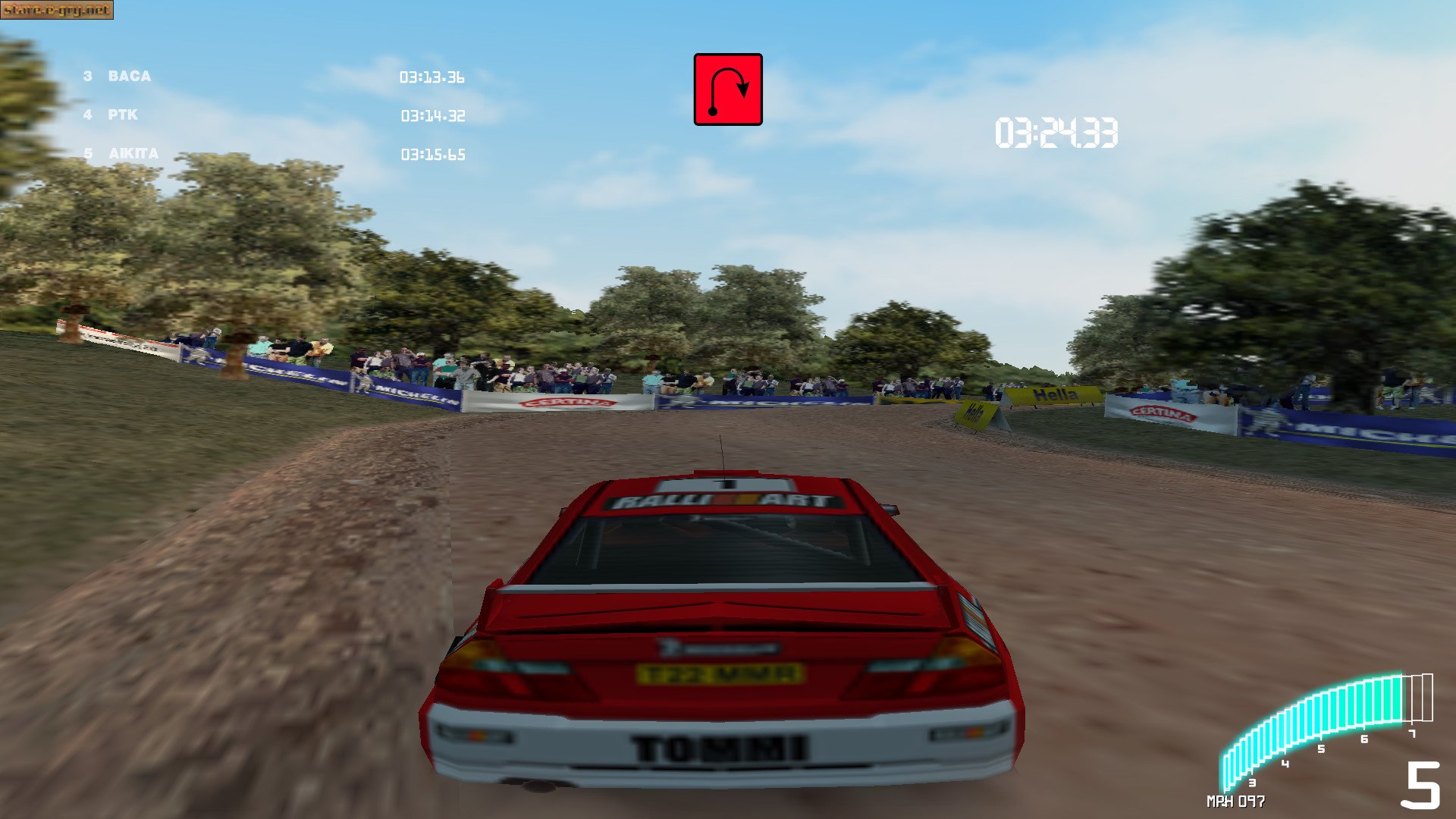This screenshot has height=819, width=1456.
Task: Click the yellow Hella advertising board
Action: tap(1057, 395)
